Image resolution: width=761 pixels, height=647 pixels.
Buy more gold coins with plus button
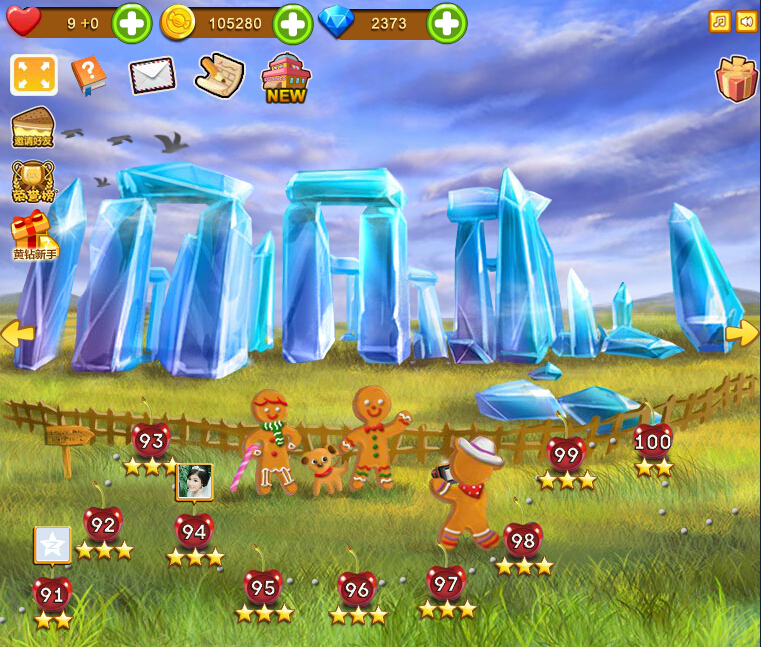tap(293, 22)
